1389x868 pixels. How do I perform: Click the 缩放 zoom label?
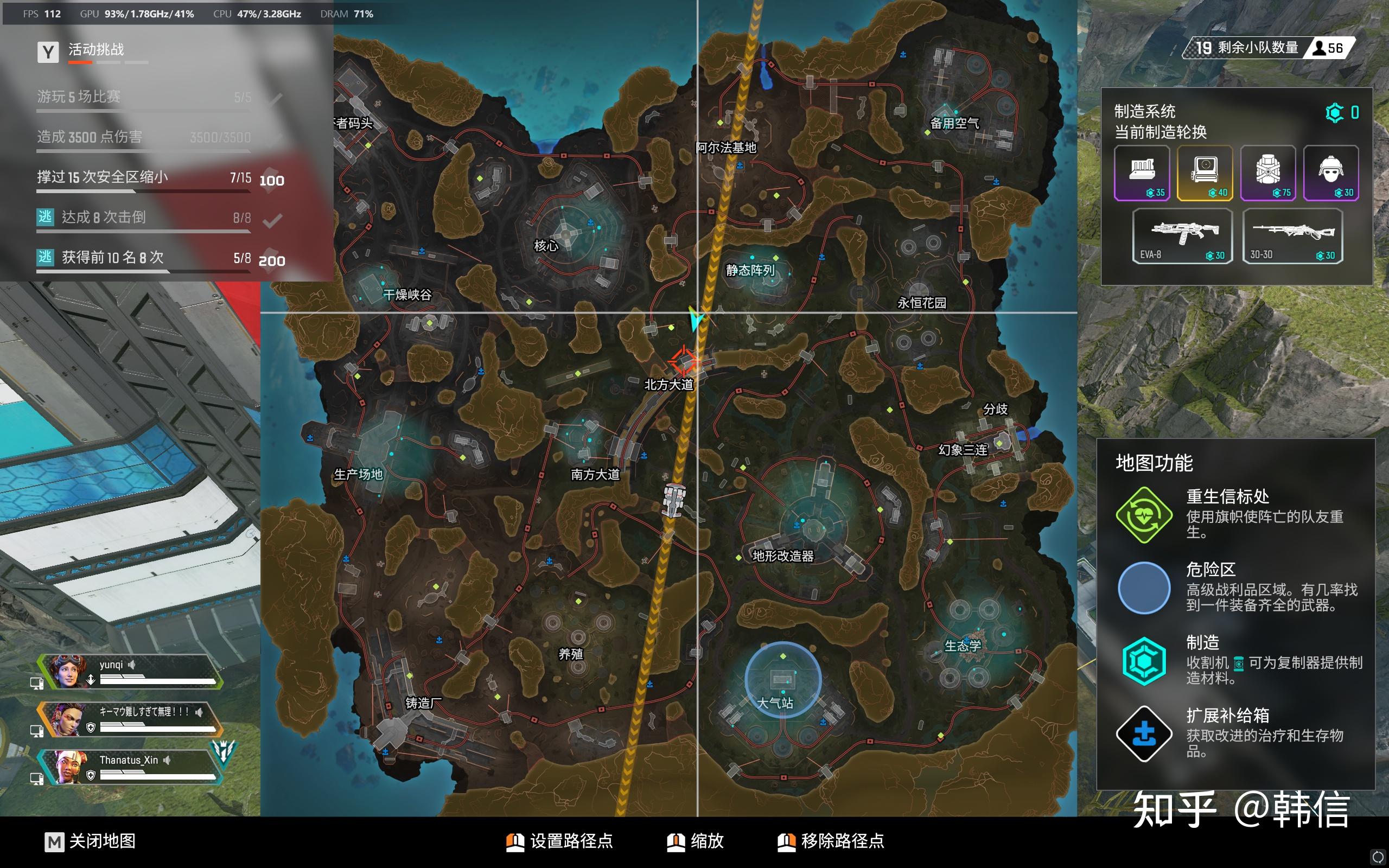(706, 841)
